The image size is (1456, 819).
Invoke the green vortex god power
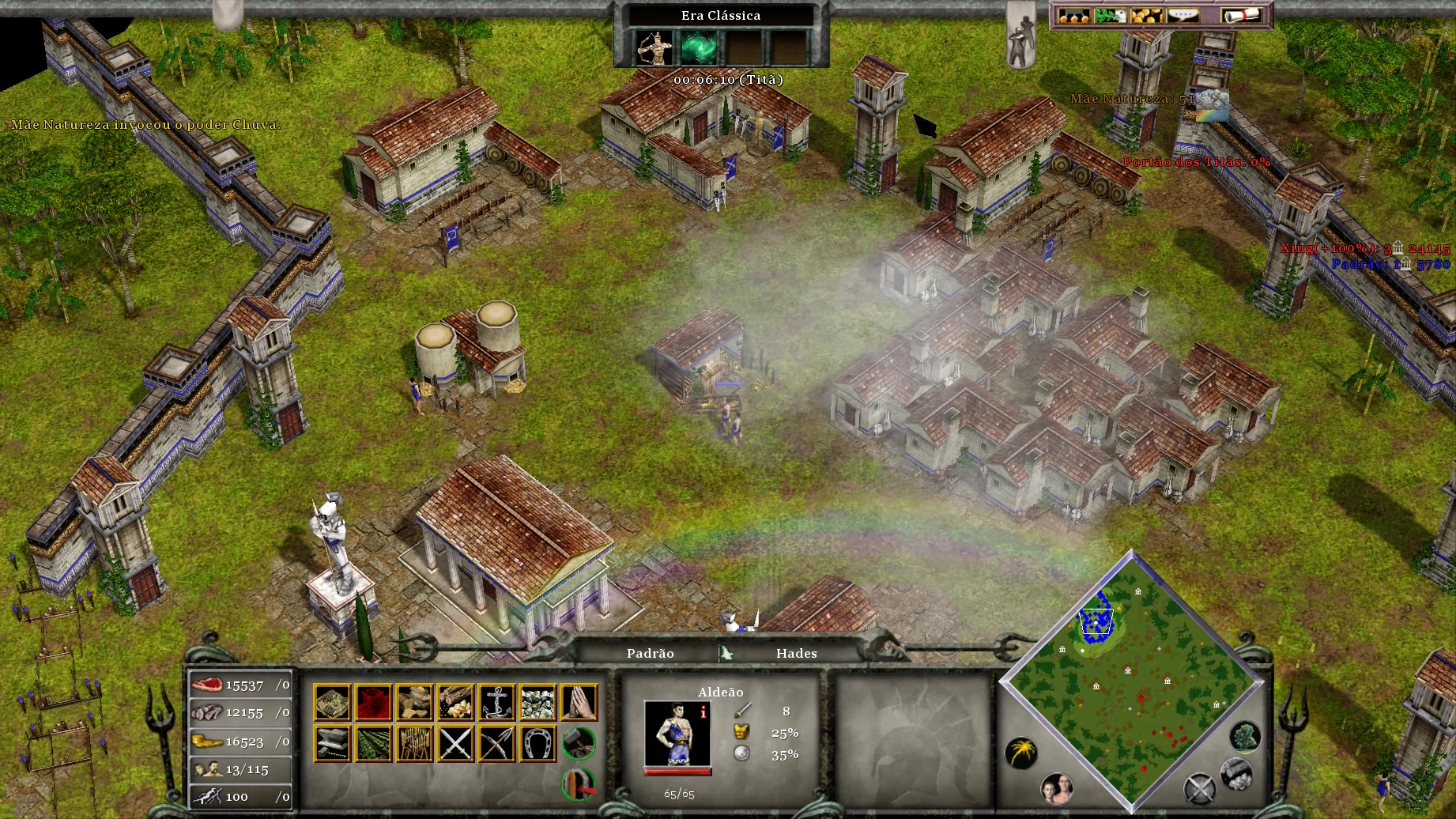pyautogui.click(x=699, y=47)
